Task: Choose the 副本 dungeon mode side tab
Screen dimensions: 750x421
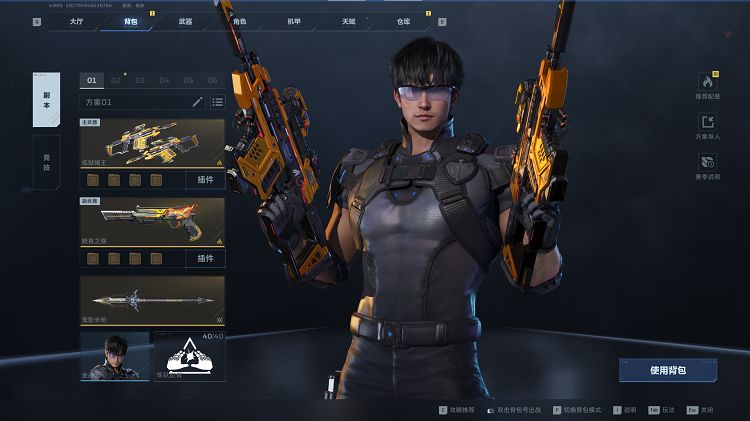Action: tap(46, 99)
